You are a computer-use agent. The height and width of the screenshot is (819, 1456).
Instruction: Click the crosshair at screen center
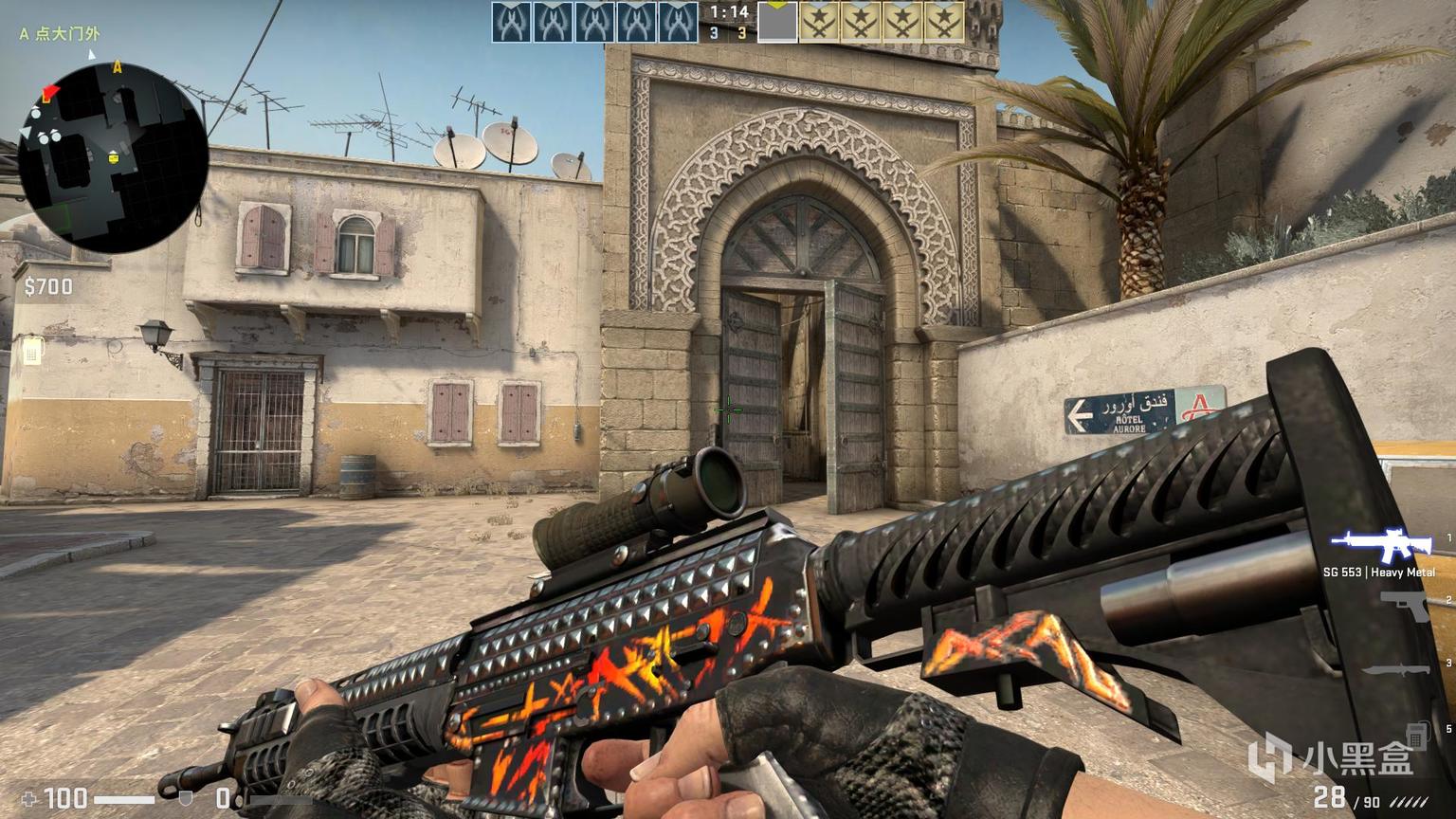tap(728, 409)
